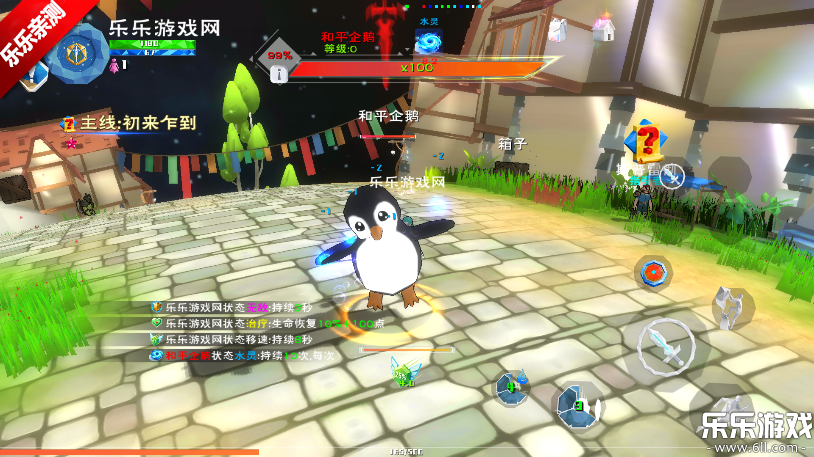Viewport: 814px width, 457px height.
Task: Activate the red-orange circular skill icon
Action: pyautogui.click(x=653, y=271)
